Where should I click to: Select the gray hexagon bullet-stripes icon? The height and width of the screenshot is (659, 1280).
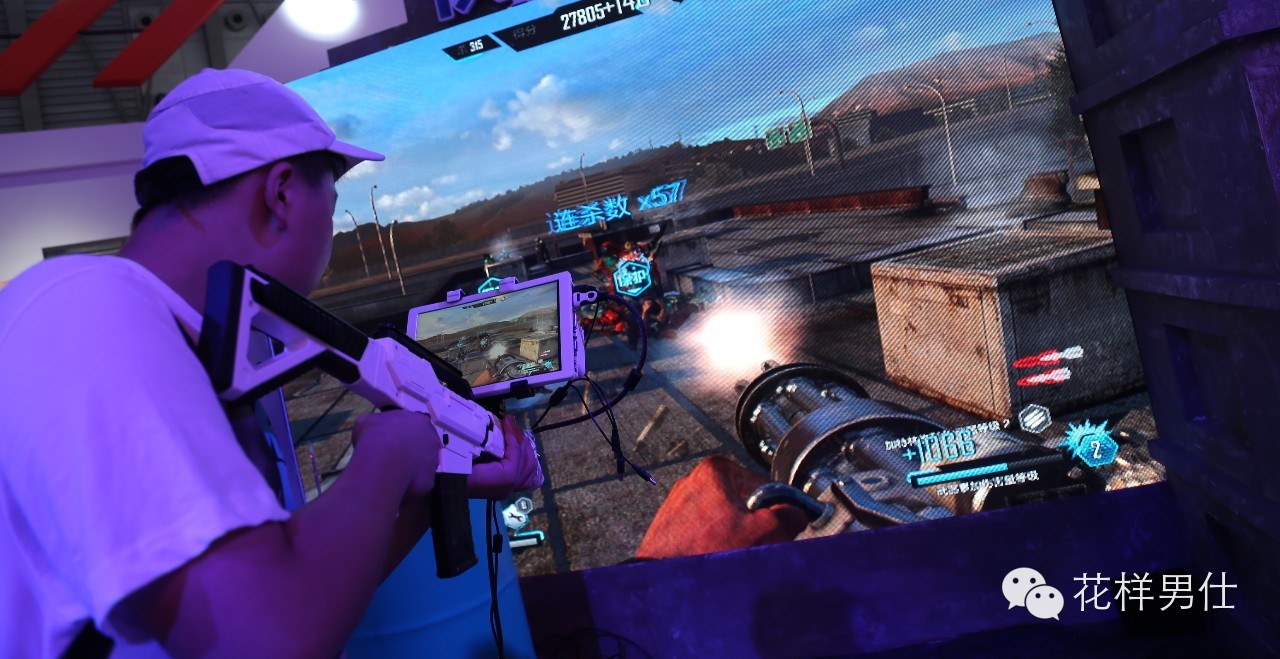click(x=1033, y=417)
